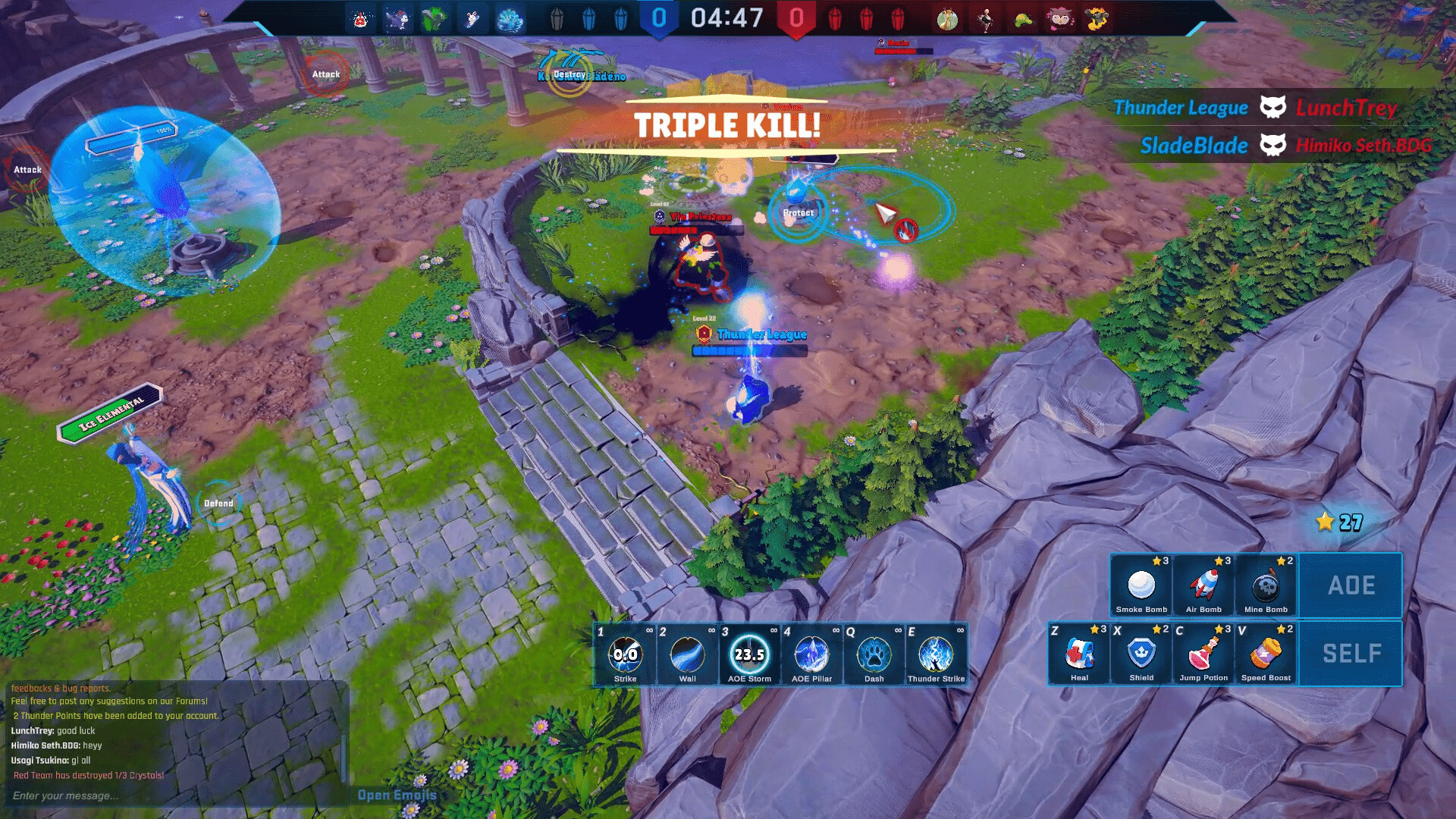1456x819 pixels.
Task: Activate the Air Bomb rocket item
Action: tap(1204, 586)
